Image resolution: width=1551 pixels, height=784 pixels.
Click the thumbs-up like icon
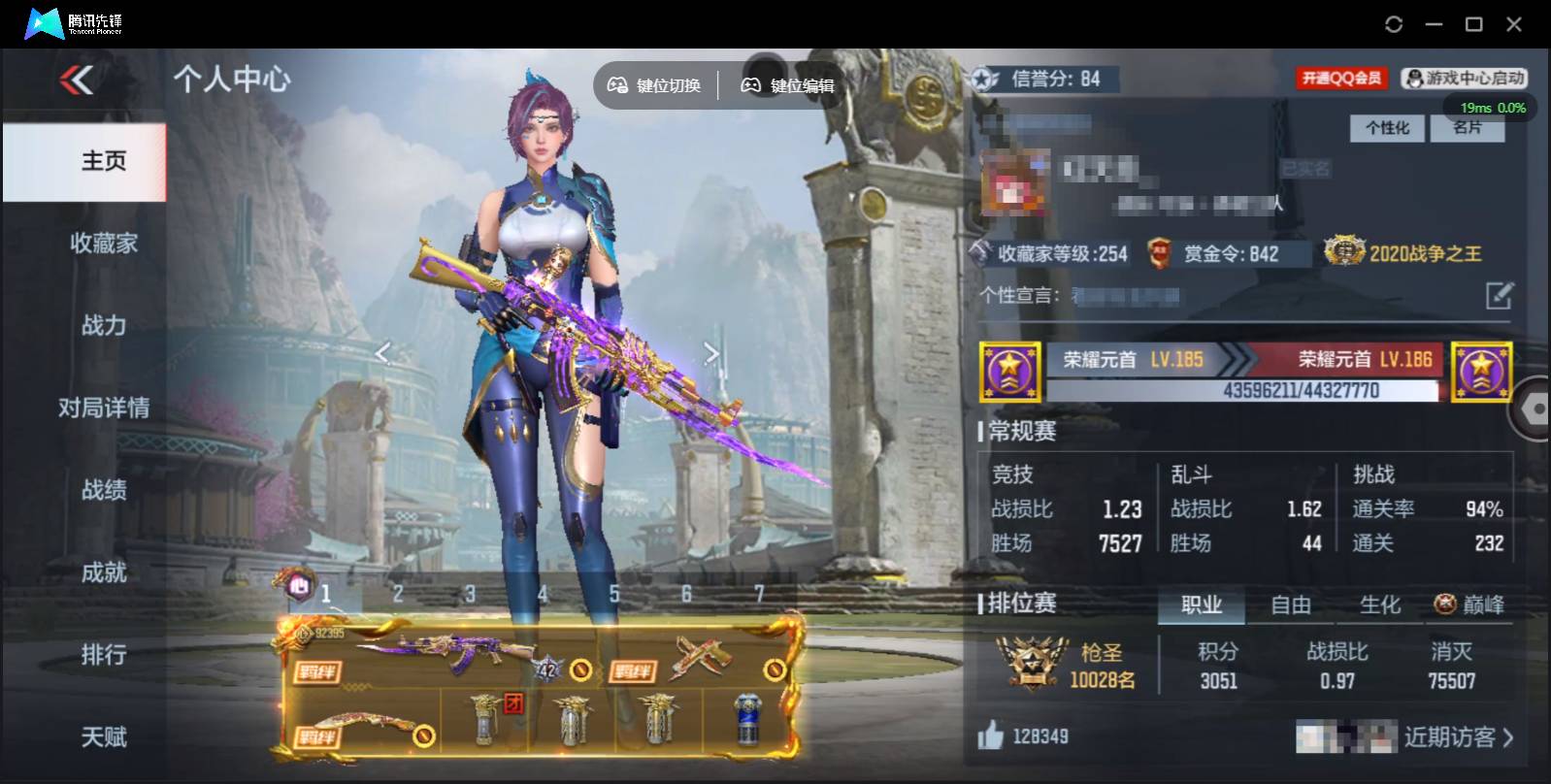click(991, 735)
